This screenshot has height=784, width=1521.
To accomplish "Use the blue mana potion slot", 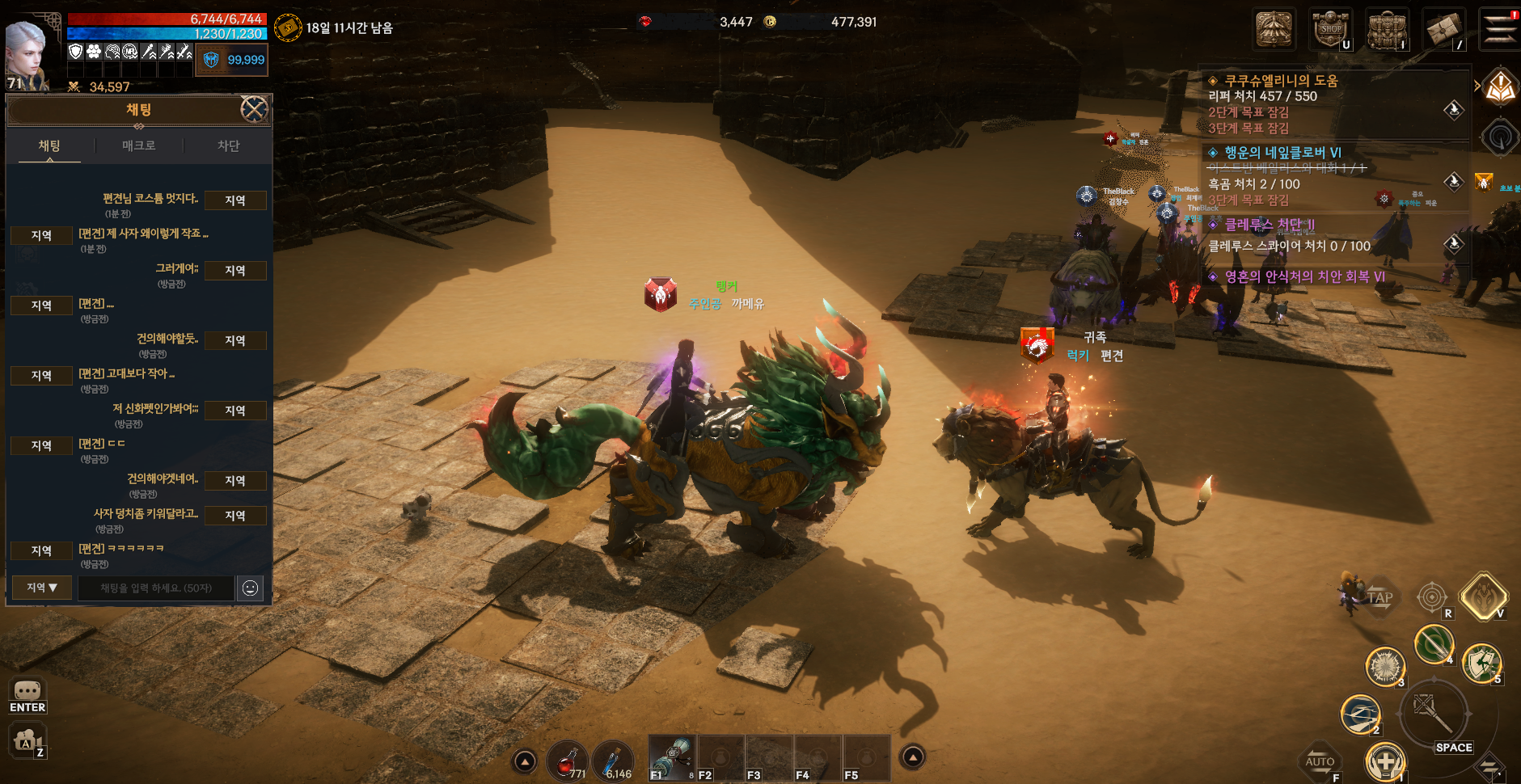I will 614,761.
